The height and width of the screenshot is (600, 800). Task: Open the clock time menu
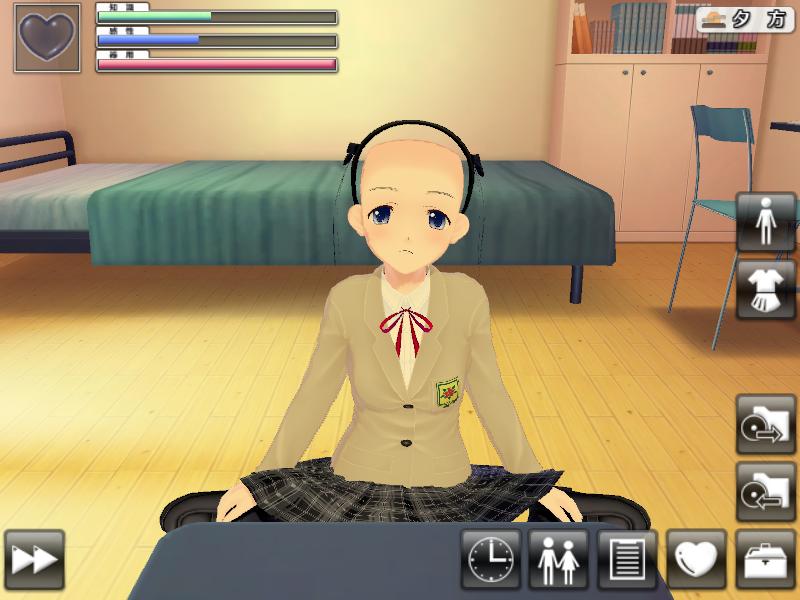pyautogui.click(x=491, y=559)
